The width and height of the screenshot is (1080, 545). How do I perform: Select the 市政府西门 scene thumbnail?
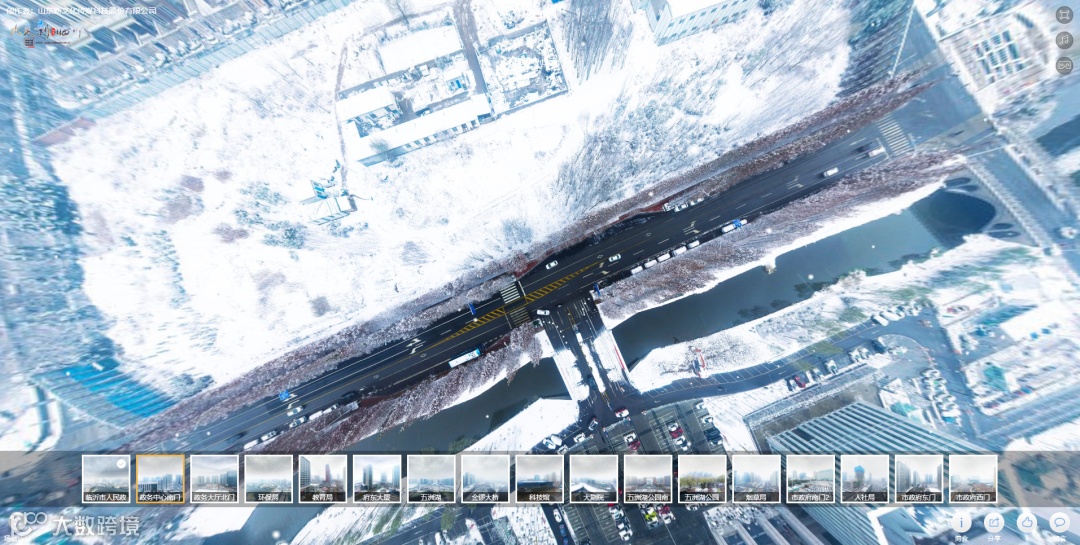[973, 477]
